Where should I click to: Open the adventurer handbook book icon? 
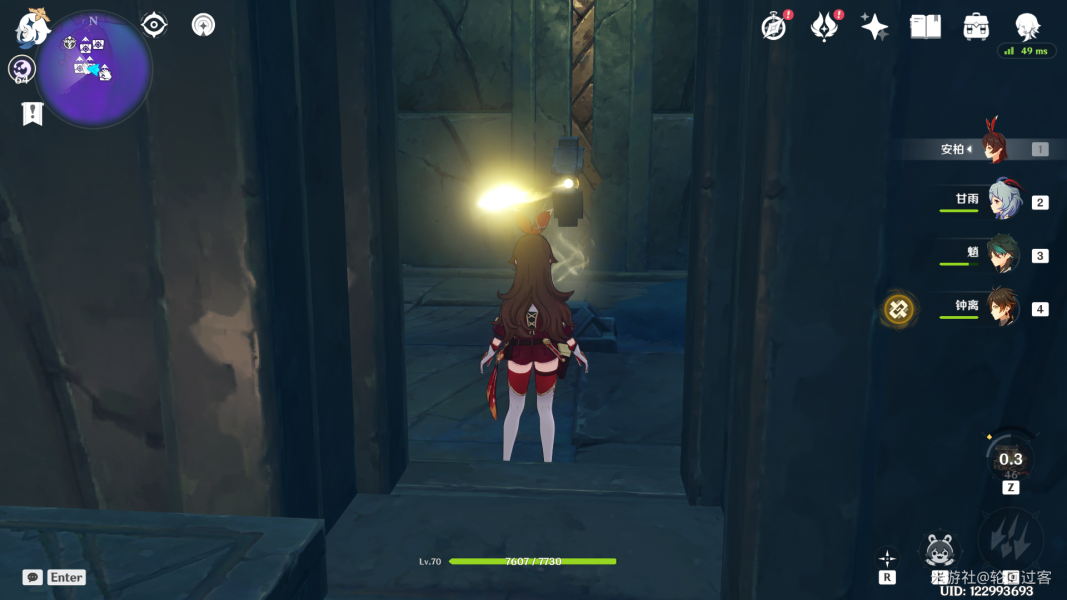coord(925,27)
